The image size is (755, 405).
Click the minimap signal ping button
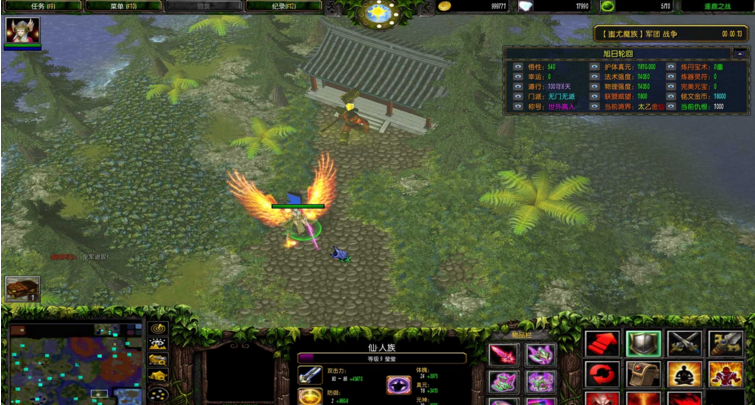pos(158,329)
